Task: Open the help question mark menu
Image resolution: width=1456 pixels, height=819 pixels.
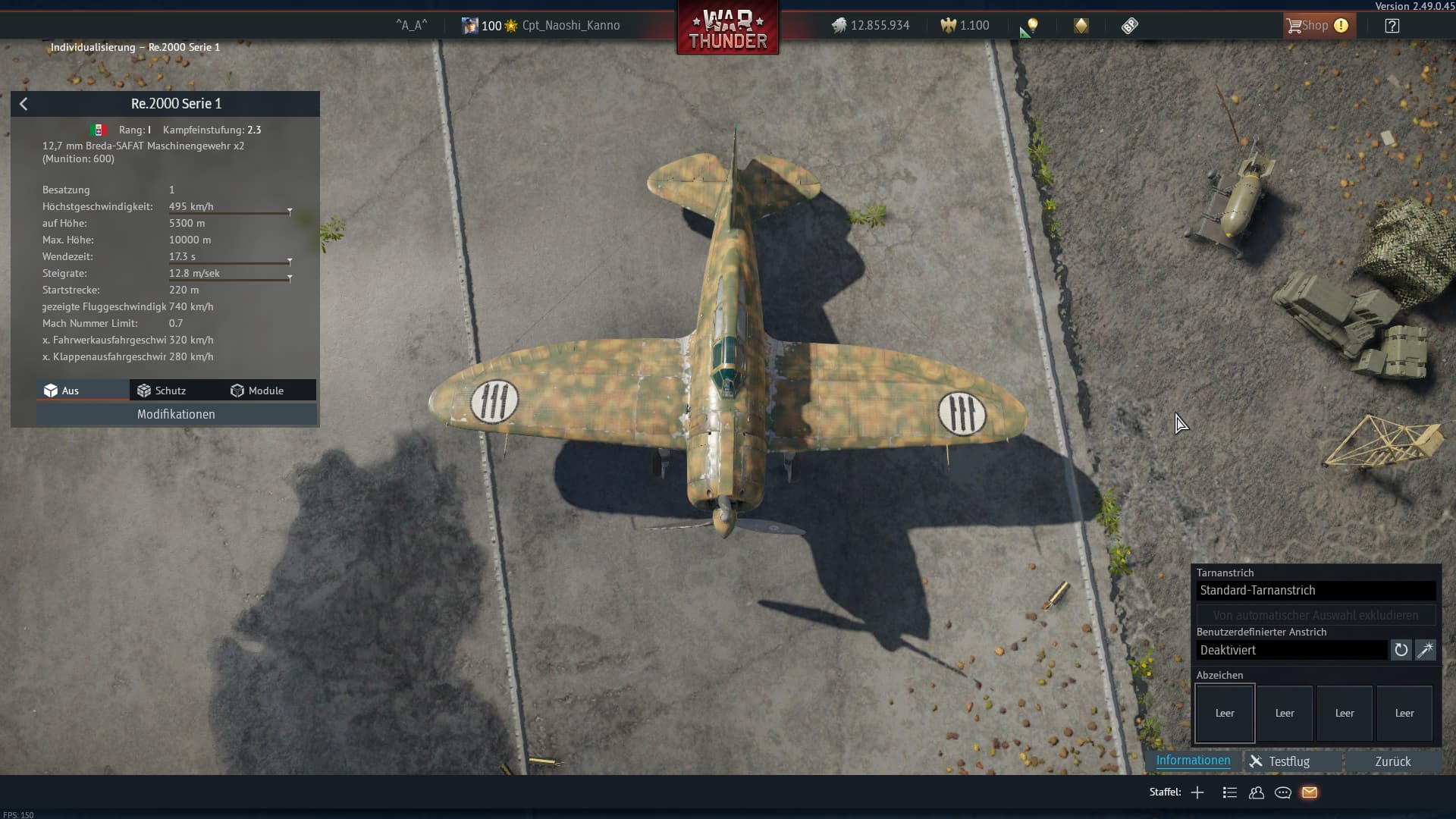Action: click(1392, 26)
